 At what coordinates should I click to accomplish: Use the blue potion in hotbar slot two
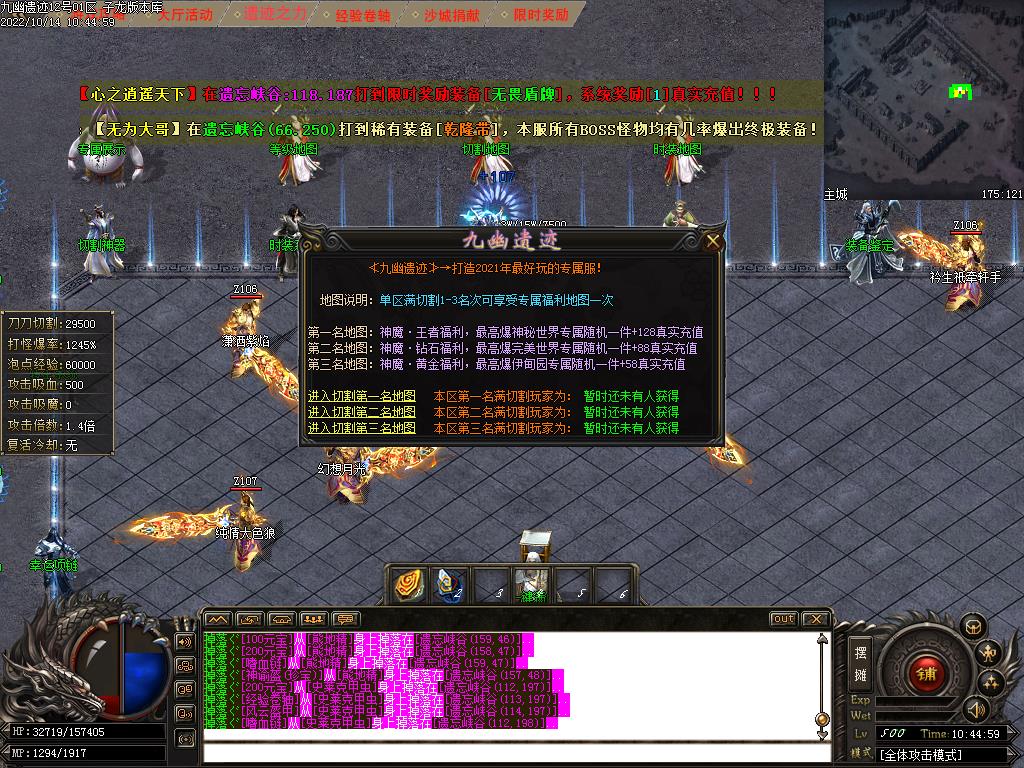[449, 585]
